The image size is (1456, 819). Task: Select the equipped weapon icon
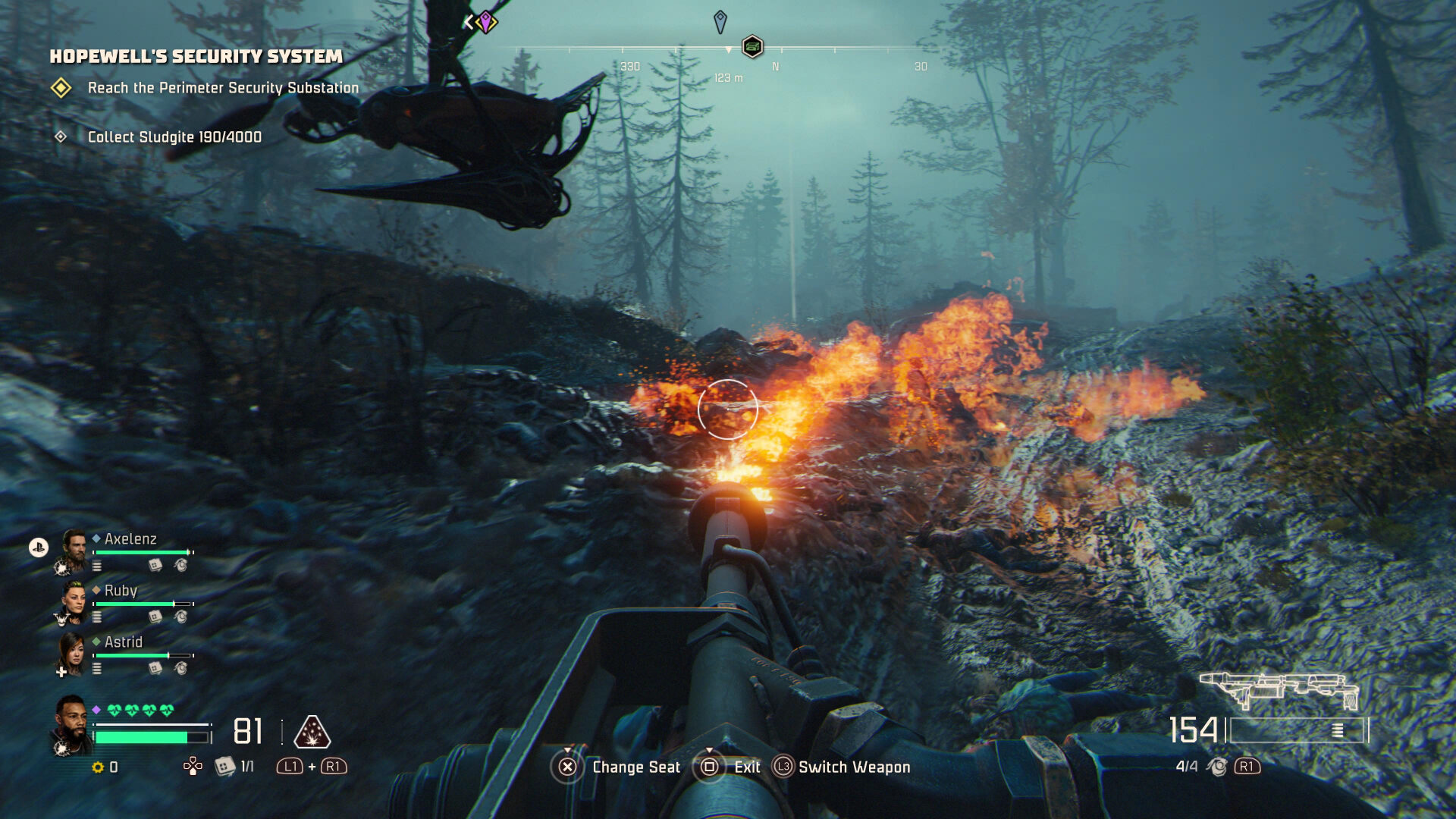(x=1279, y=689)
